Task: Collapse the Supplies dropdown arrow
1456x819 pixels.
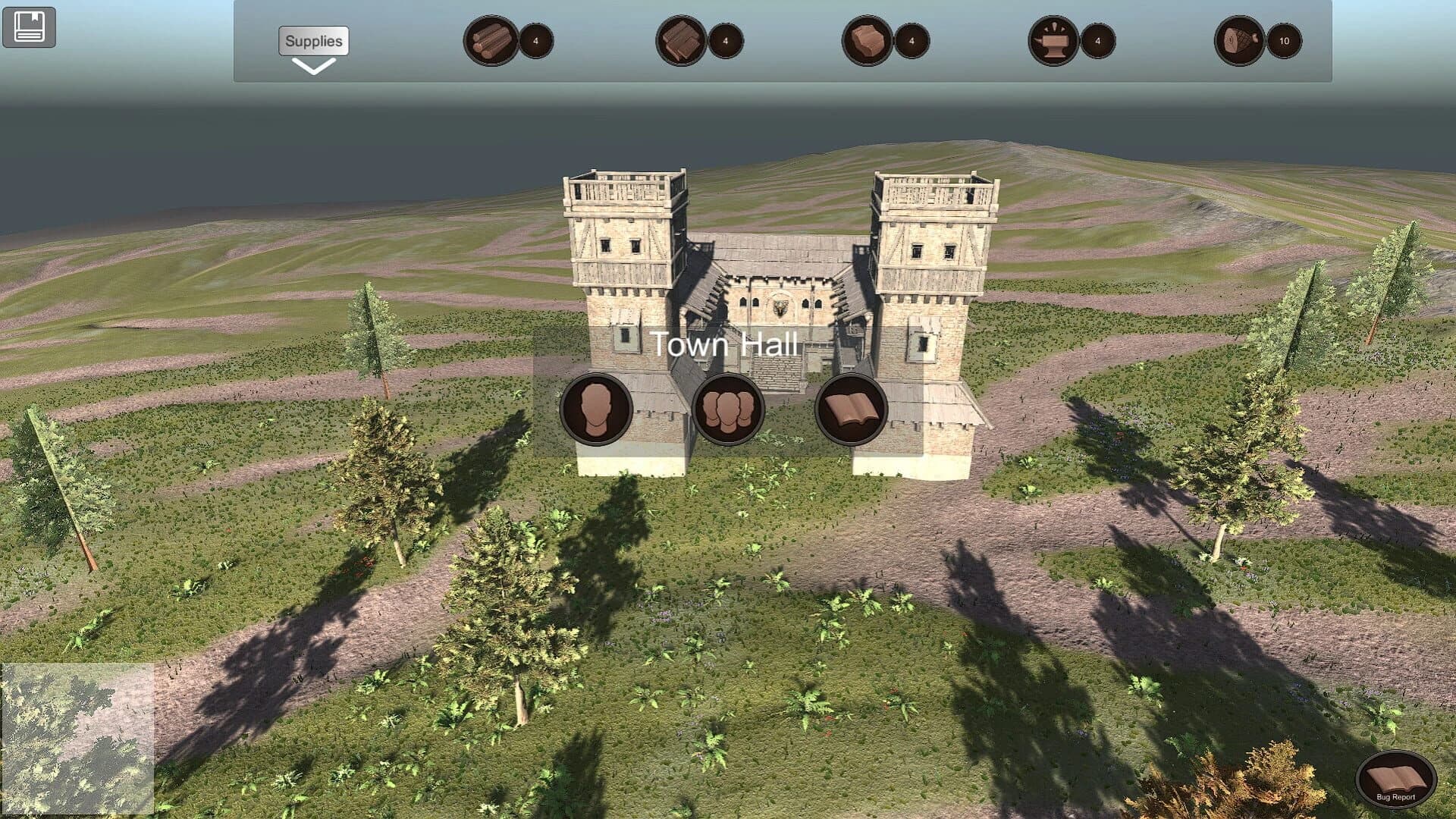Action: [313, 68]
